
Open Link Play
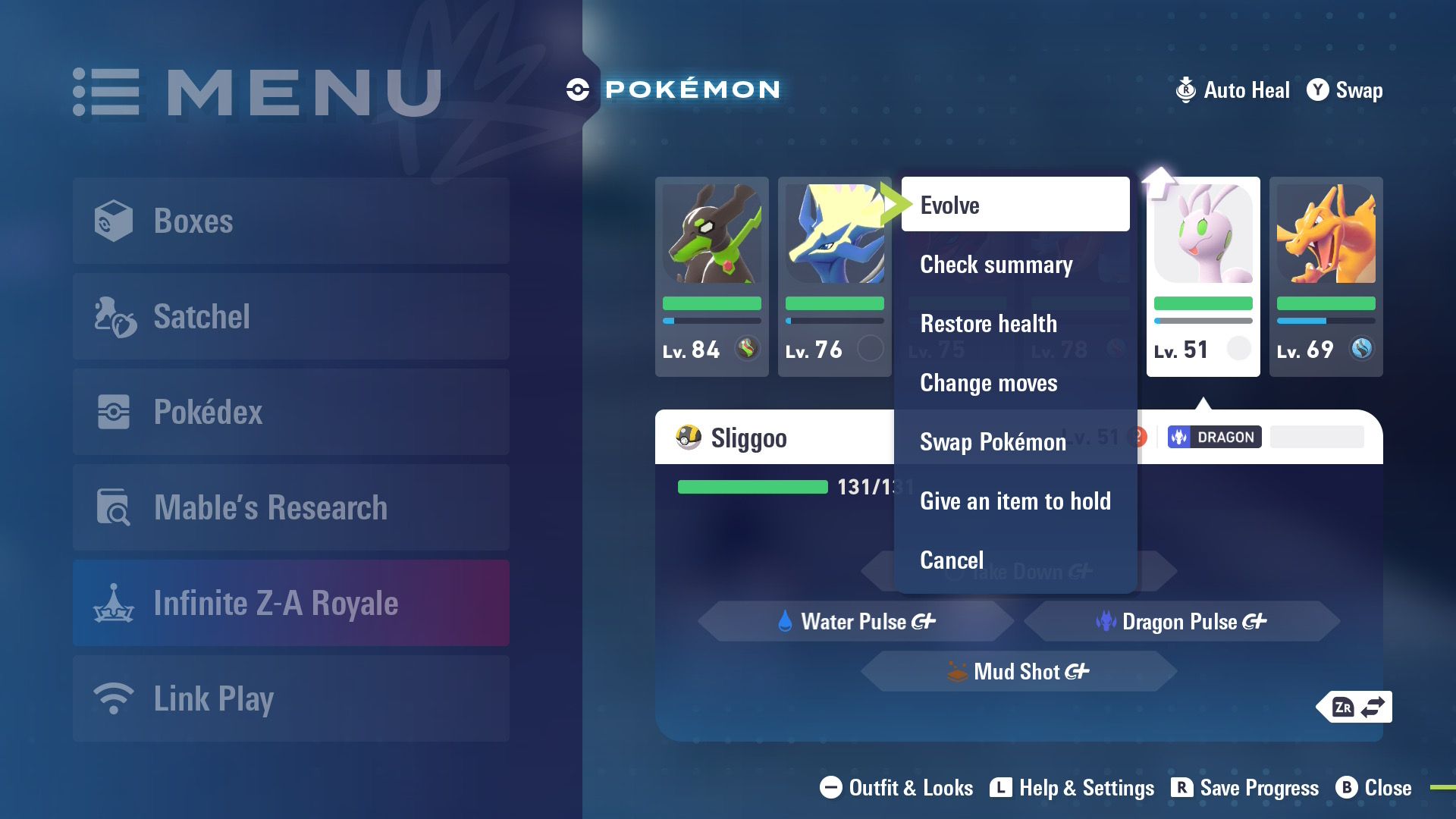[x=291, y=698]
